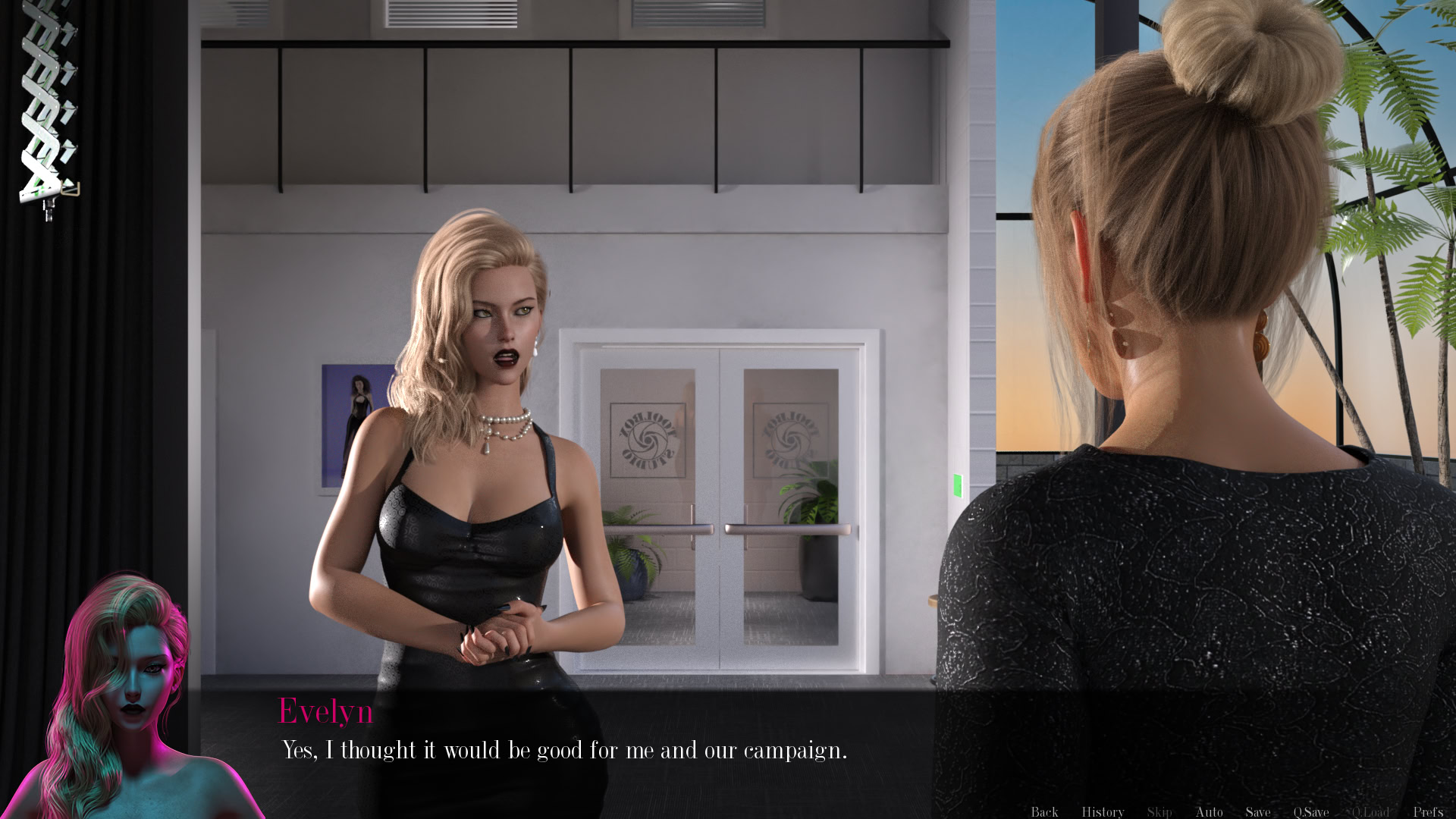The height and width of the screenshot is (819, 1456).
Task: Toggle Auto advance mode
Action: coord(1209,811)
